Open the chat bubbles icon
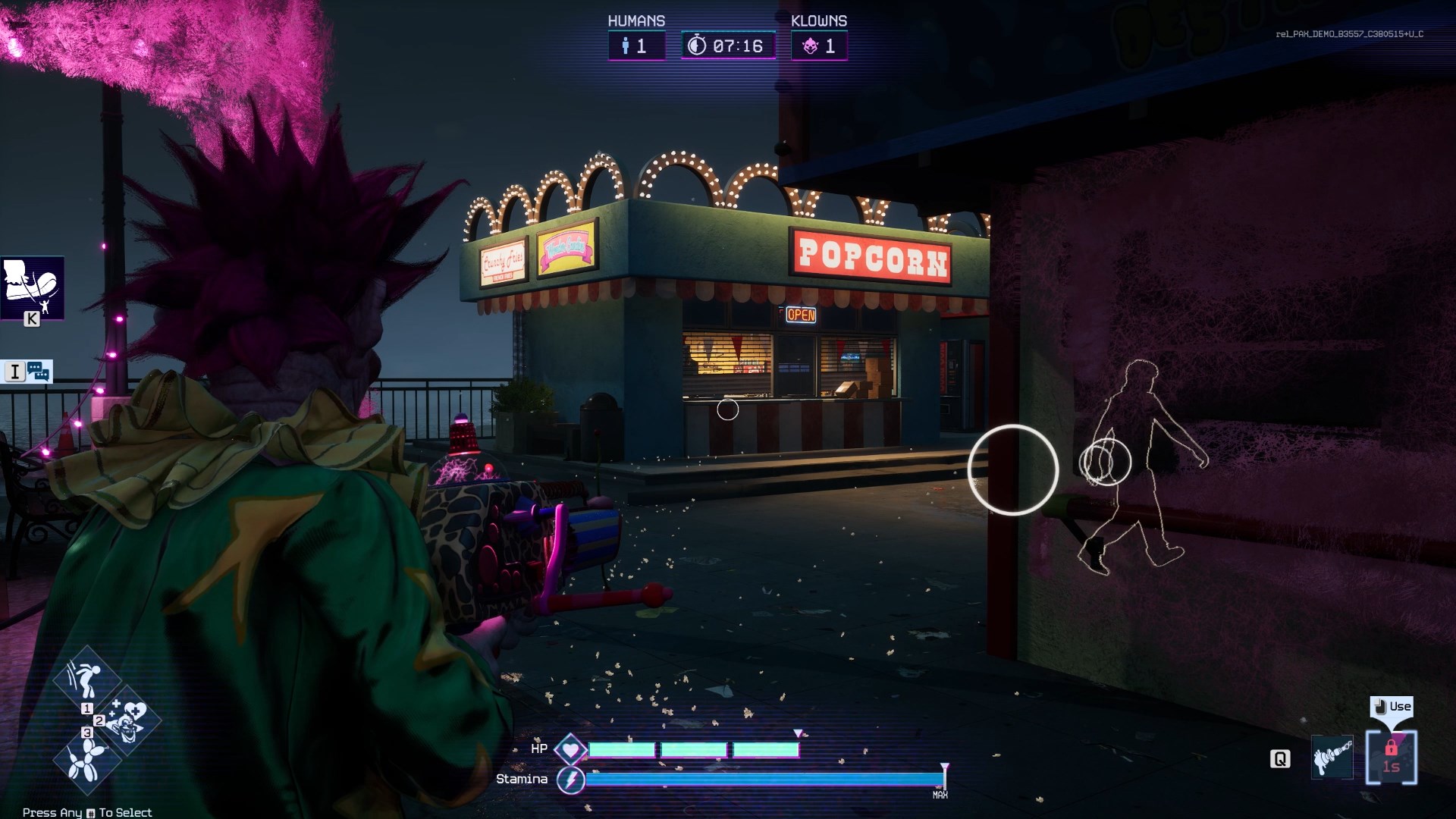Image resolution: width=1456 pixels, height=819 pixels. click(x=38, y=372)
